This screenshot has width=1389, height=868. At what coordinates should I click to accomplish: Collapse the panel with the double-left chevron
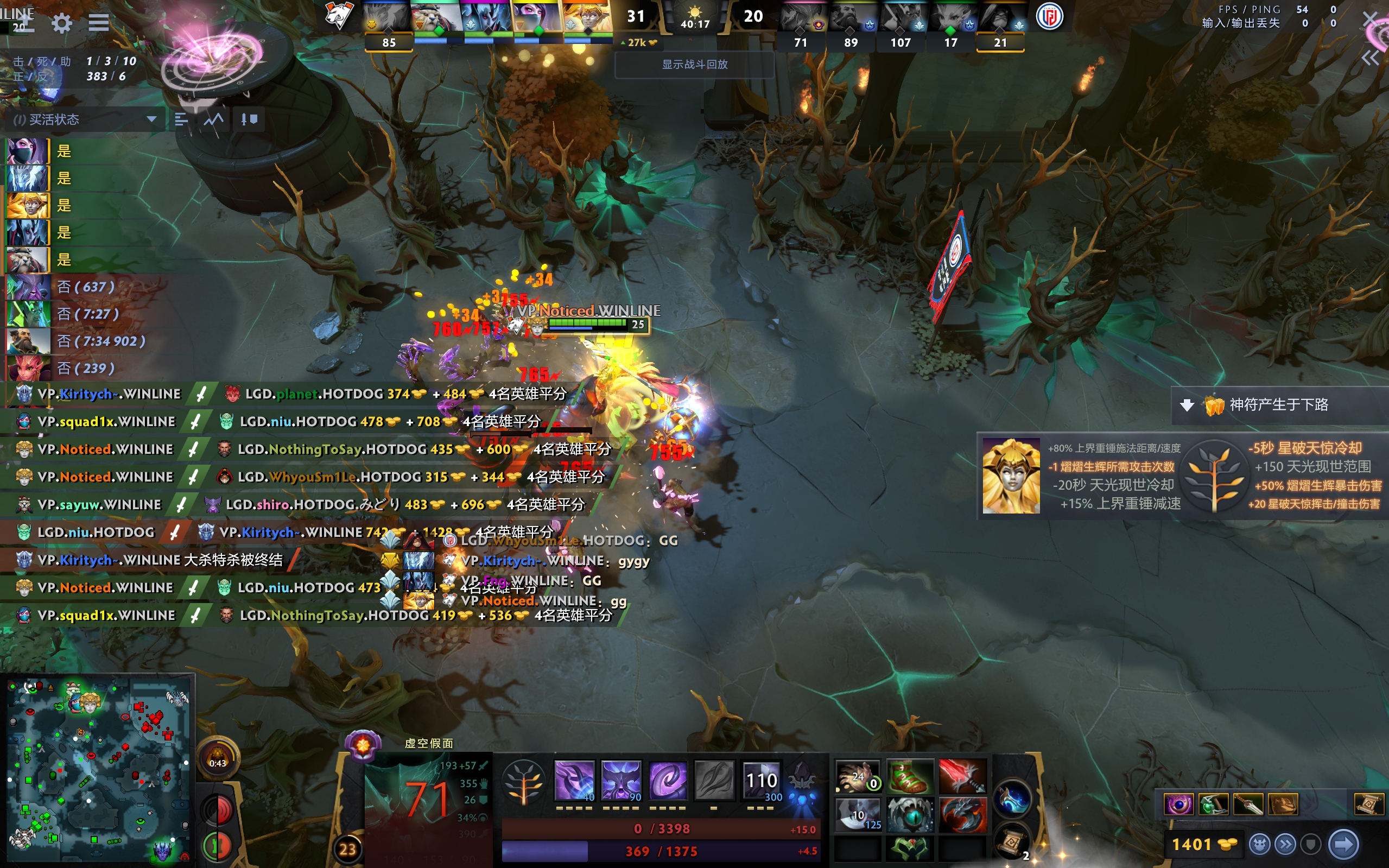coord(1369,58)
